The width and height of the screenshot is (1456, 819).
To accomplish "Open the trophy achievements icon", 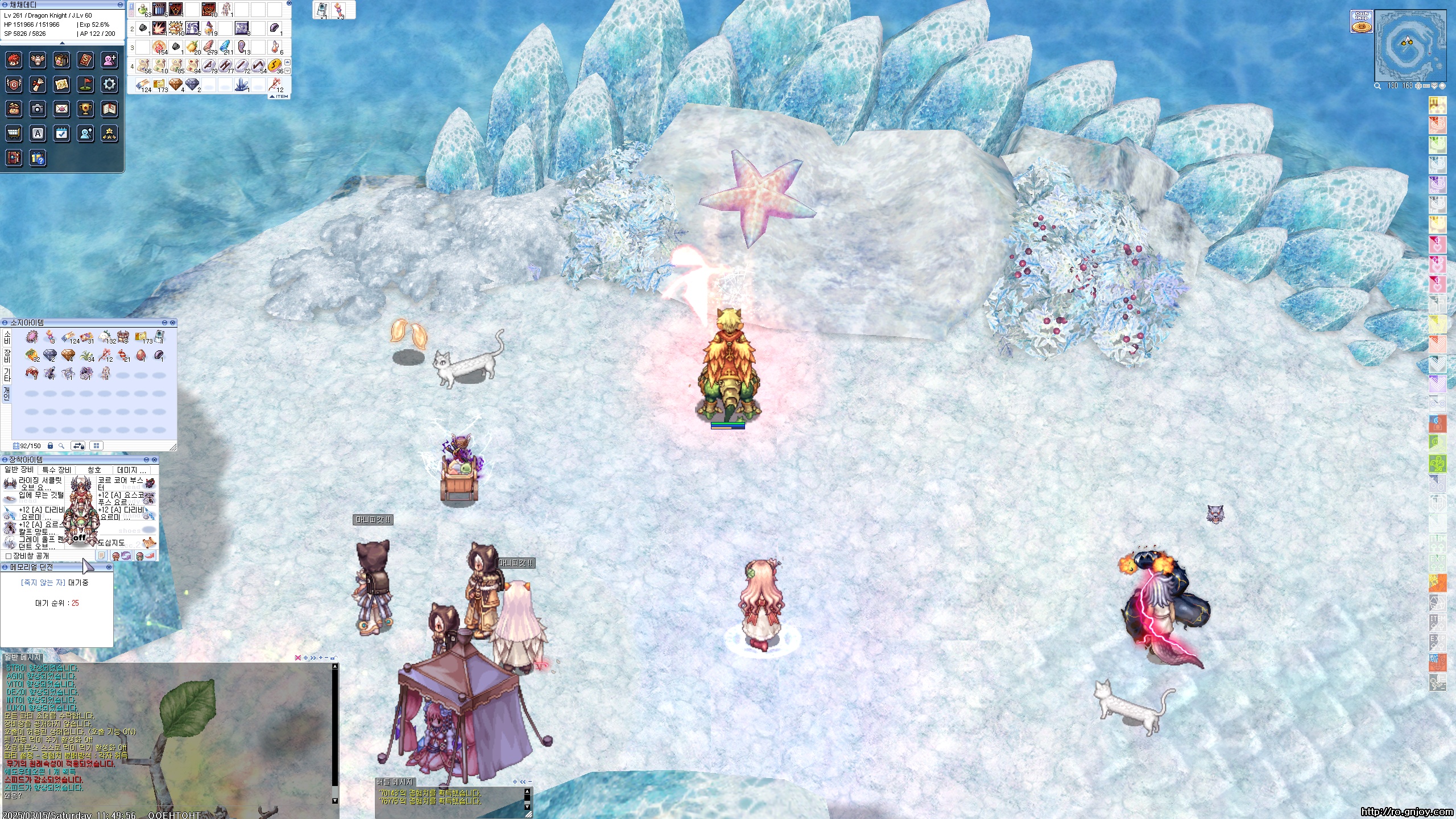I will click(x=85, y=109).
